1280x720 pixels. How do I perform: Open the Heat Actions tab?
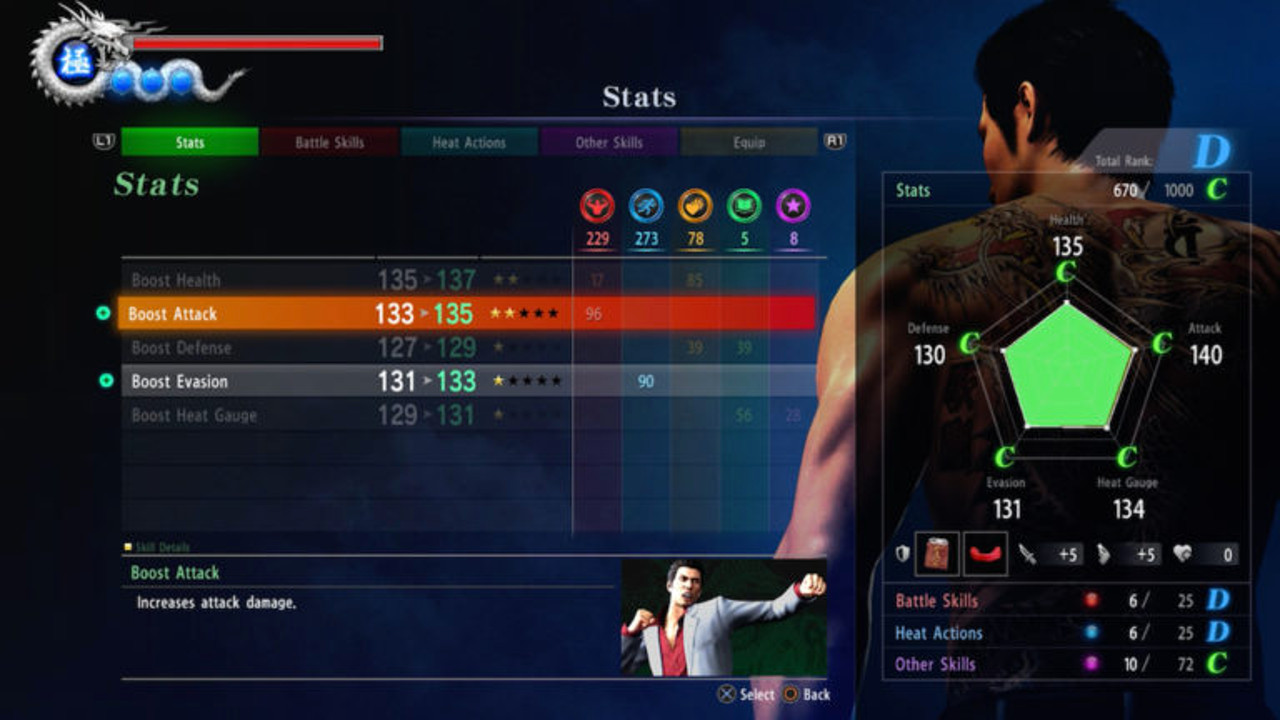[x=469, y=142]
